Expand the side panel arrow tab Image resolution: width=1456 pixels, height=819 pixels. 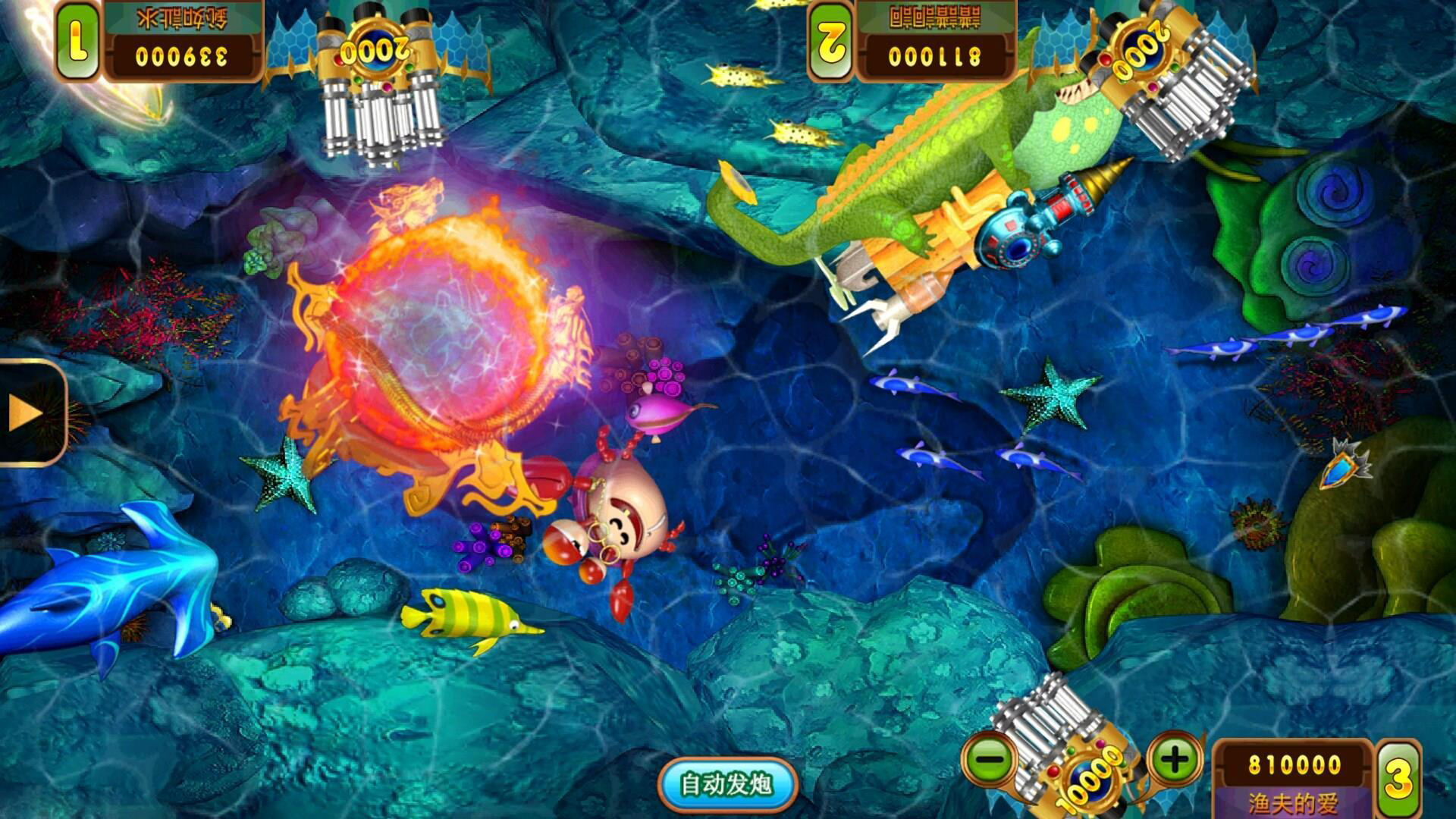[x=29, y=413]
